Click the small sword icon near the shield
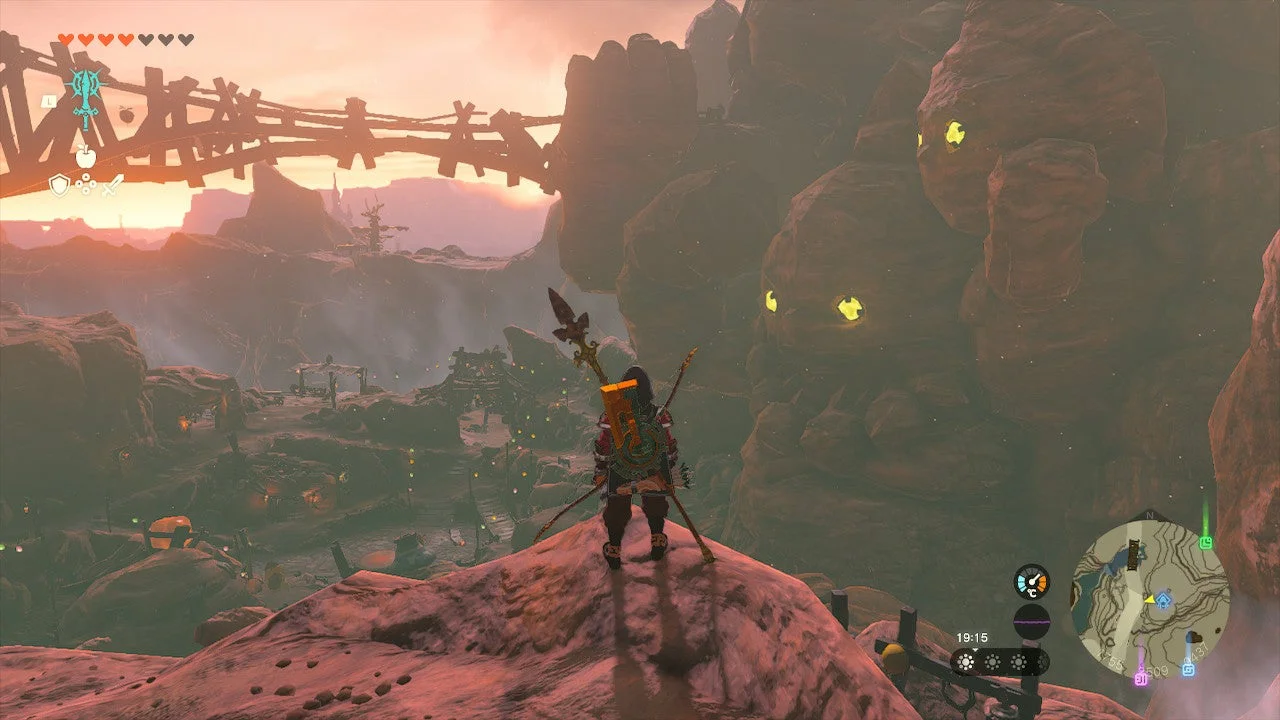The width and height of the screenshot is (1280, 720). tap(112, 185)
